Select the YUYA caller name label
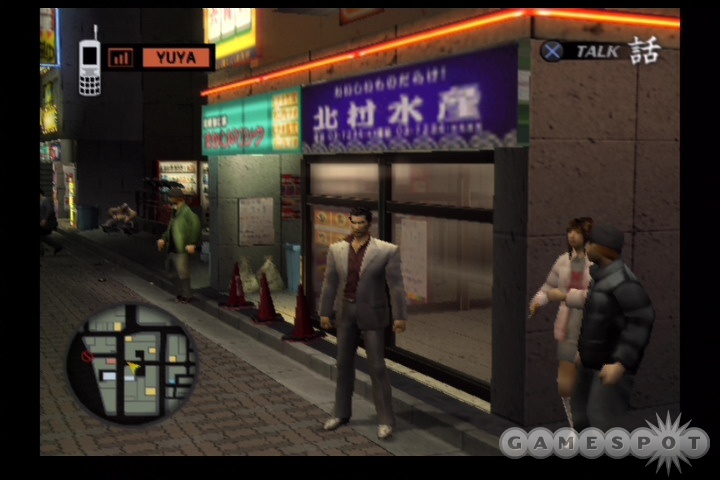The image size is (720, 480). pyautogui.click(x=176, y=57)
